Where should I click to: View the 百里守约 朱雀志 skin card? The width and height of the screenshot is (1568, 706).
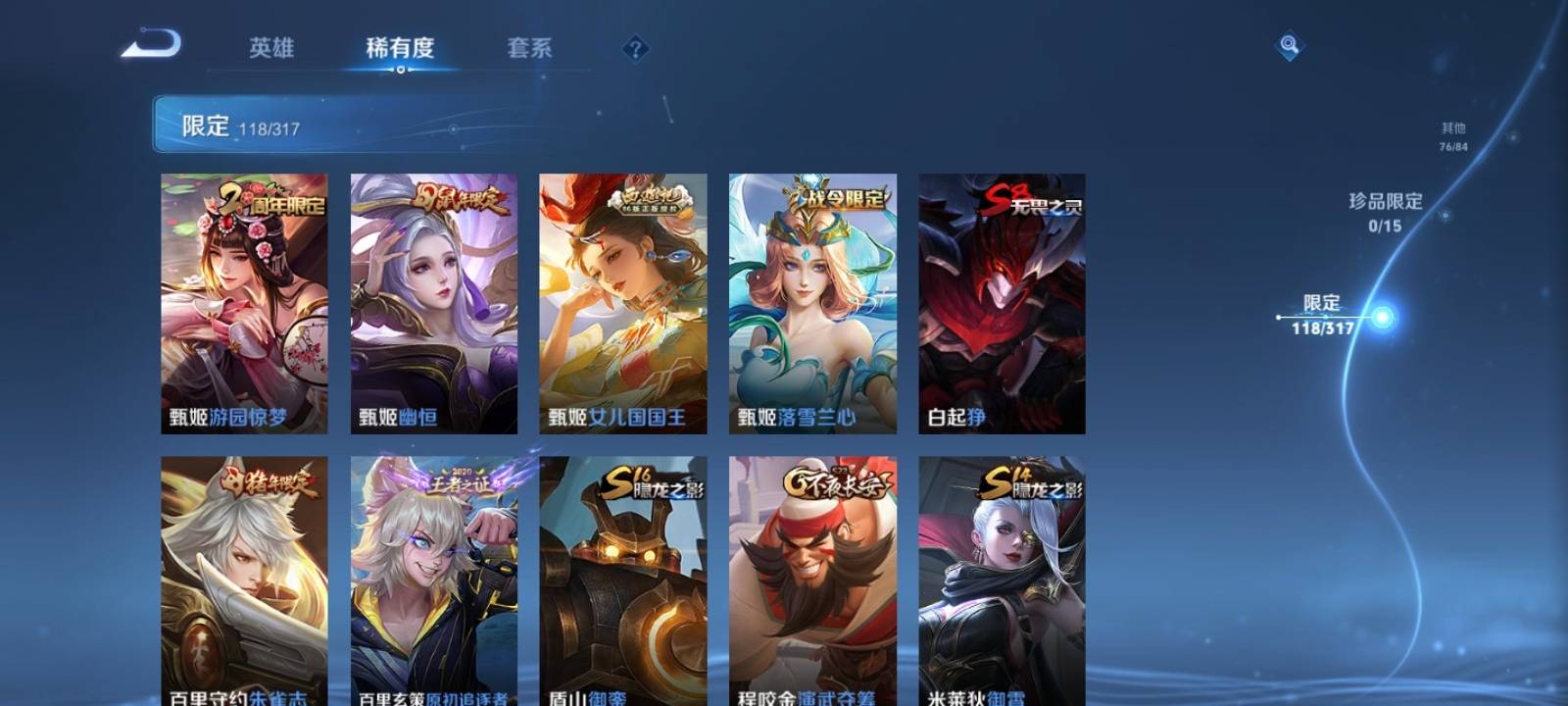pyautogui.click(x=244, y=580)
